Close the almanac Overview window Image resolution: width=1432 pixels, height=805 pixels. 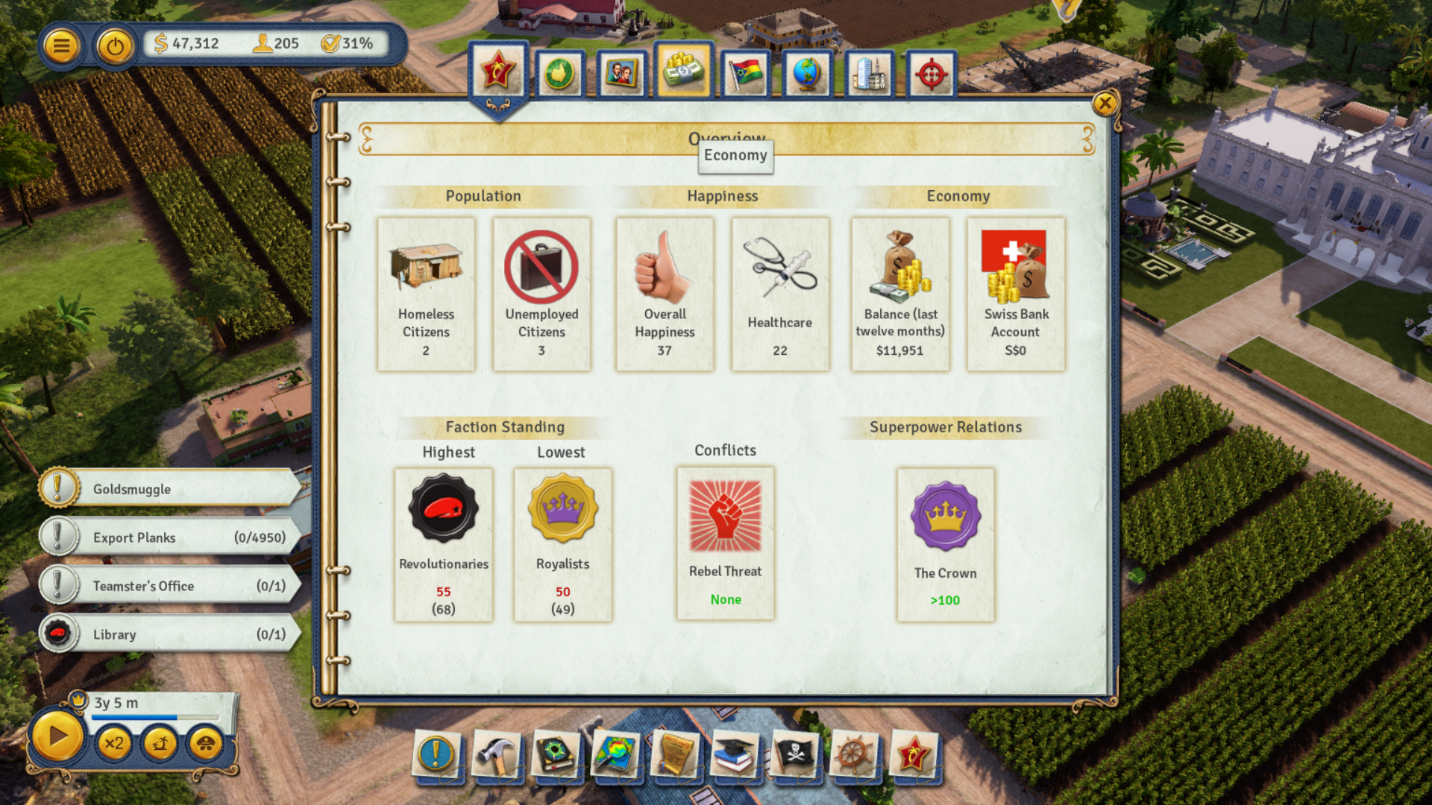[1104, 103]
